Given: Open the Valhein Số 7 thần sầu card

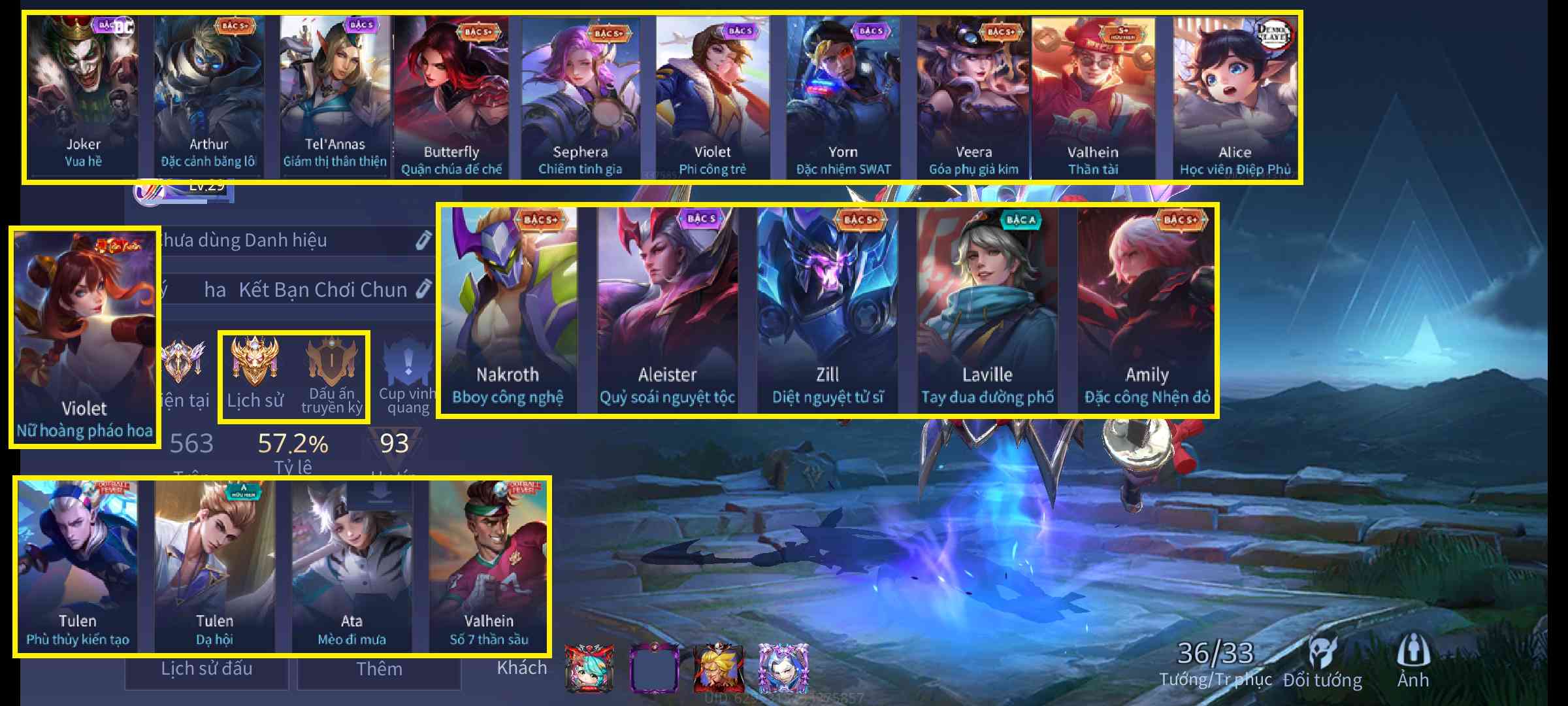Looking at the screenshot, I should tap(489, 566).
